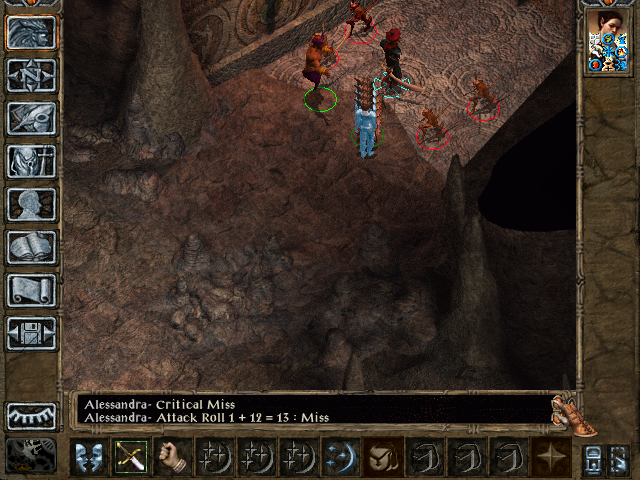Open the area map screen
Viewport: 640px width, 480px height.
(32, 75)
